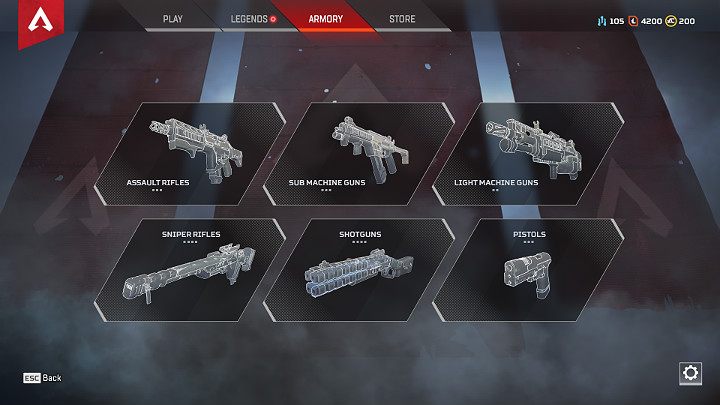Click the Apex Legends logo banner
This screenshot has width=720, height=405.
[39, 23]
